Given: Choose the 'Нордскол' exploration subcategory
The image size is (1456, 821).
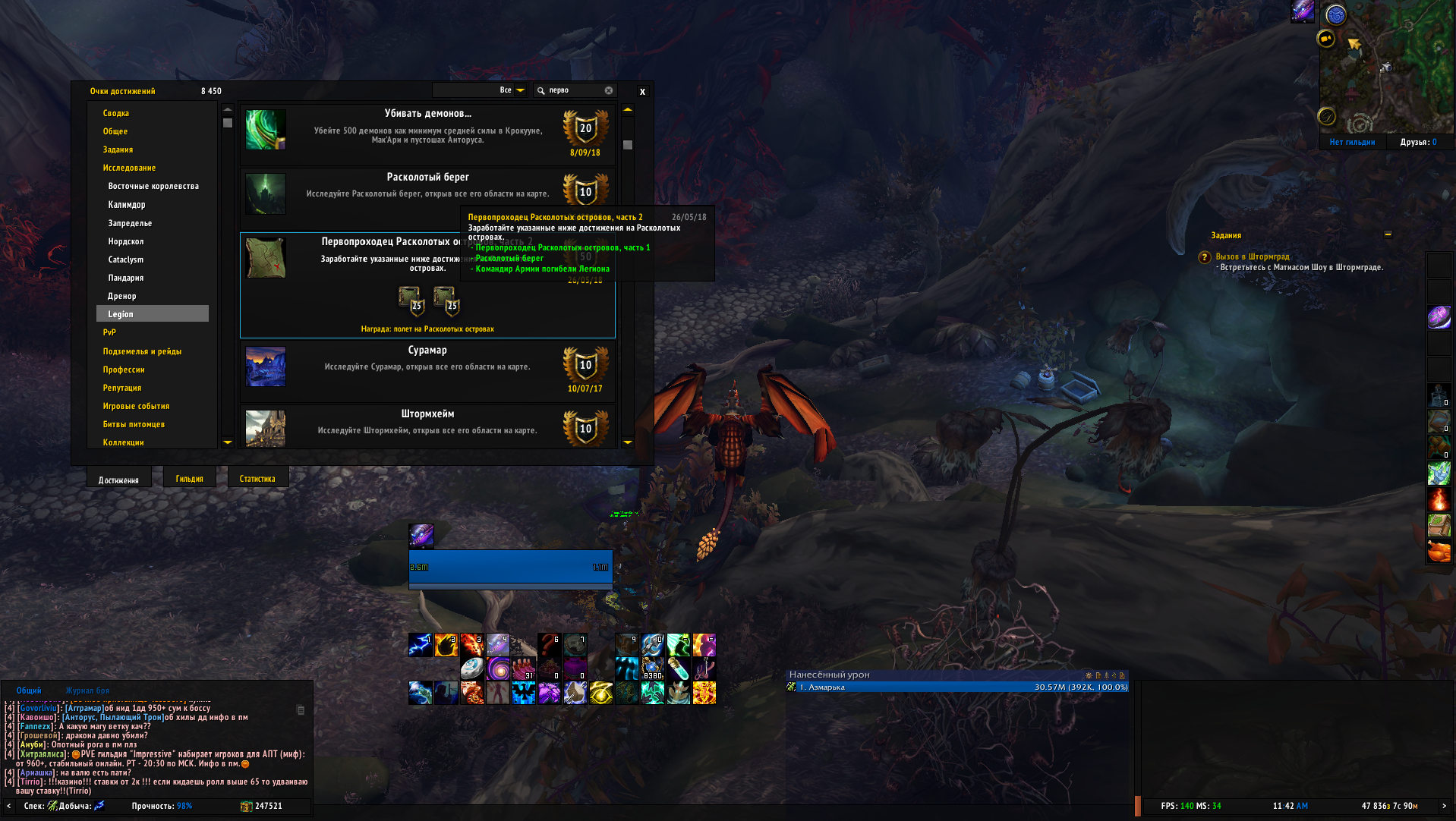Looking at the screenshot, I should click(126, 241).
